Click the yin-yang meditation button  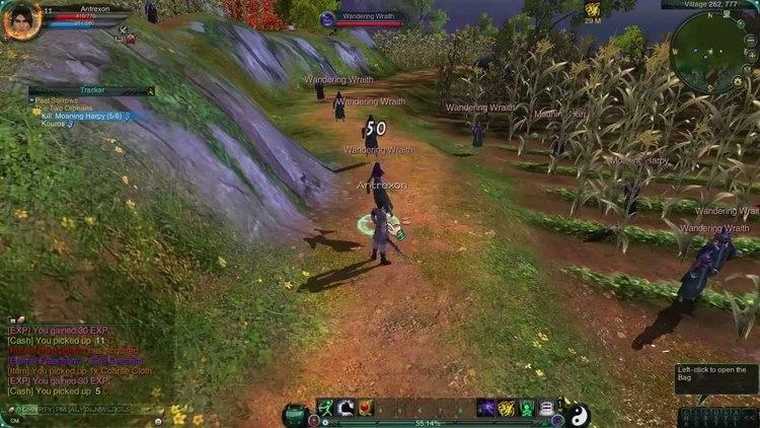(x=579, y=412)
